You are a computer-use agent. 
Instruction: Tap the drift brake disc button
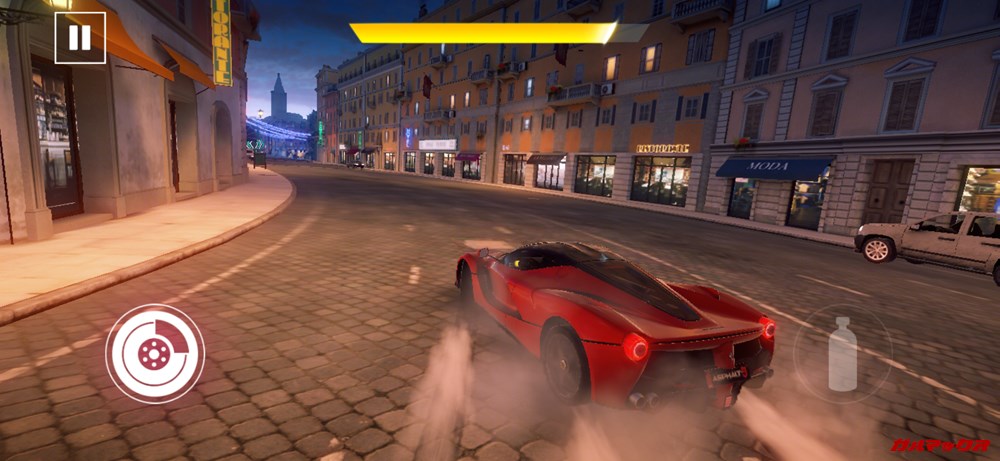155,353
